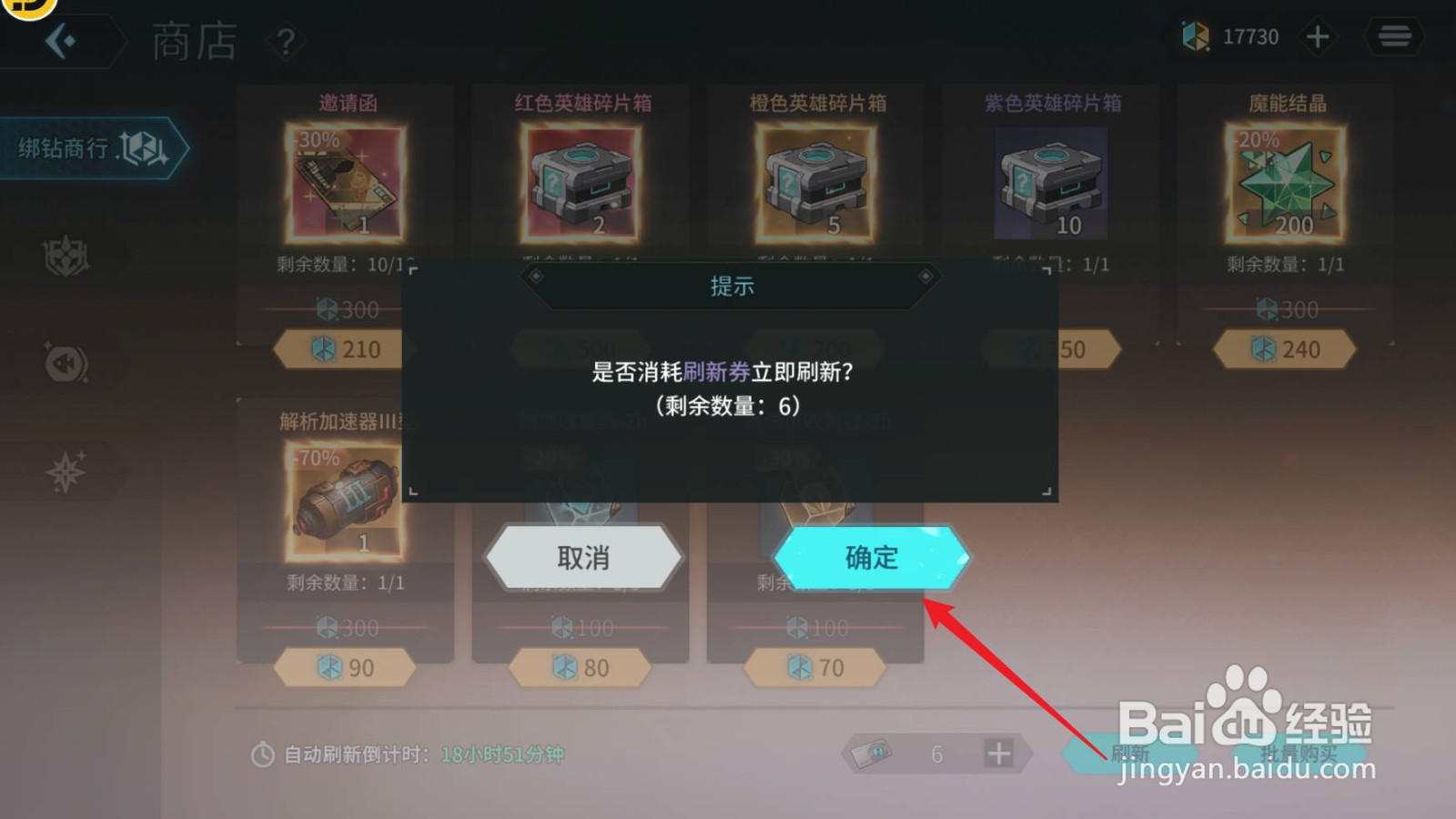Image resolution: width=1456 pixels, height=819 pixels.
Task: Click the 刷新 button at the bottom
Action: 1128,753
